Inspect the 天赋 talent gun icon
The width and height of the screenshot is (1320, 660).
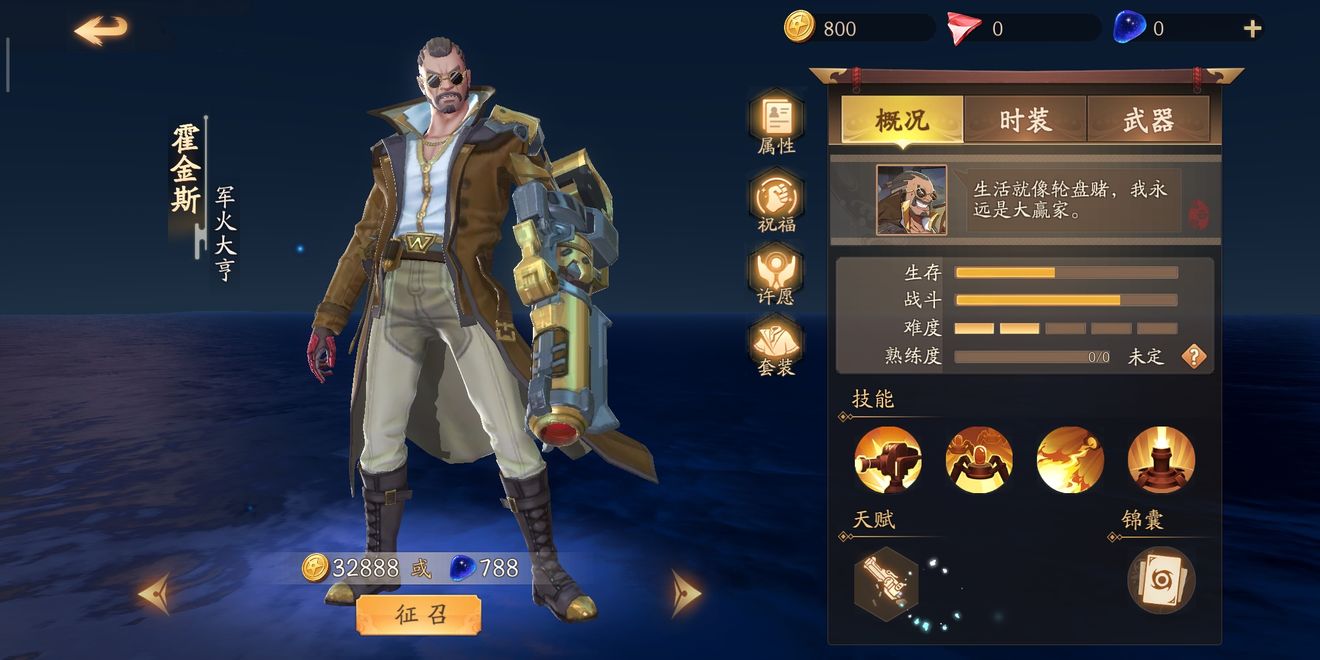(x=886, y=580)
